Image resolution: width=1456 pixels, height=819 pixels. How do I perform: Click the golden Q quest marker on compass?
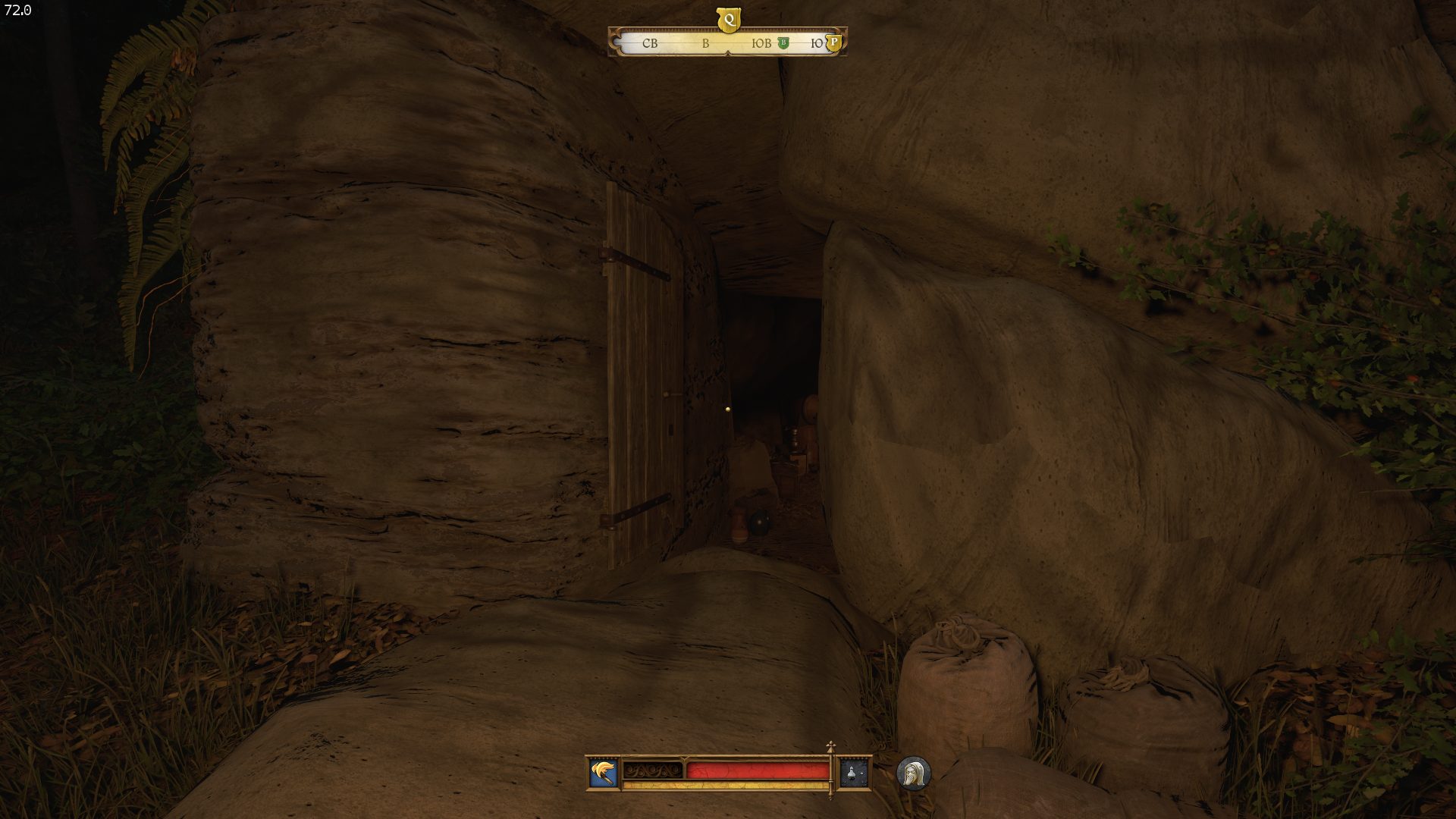(x=728, y=20)
